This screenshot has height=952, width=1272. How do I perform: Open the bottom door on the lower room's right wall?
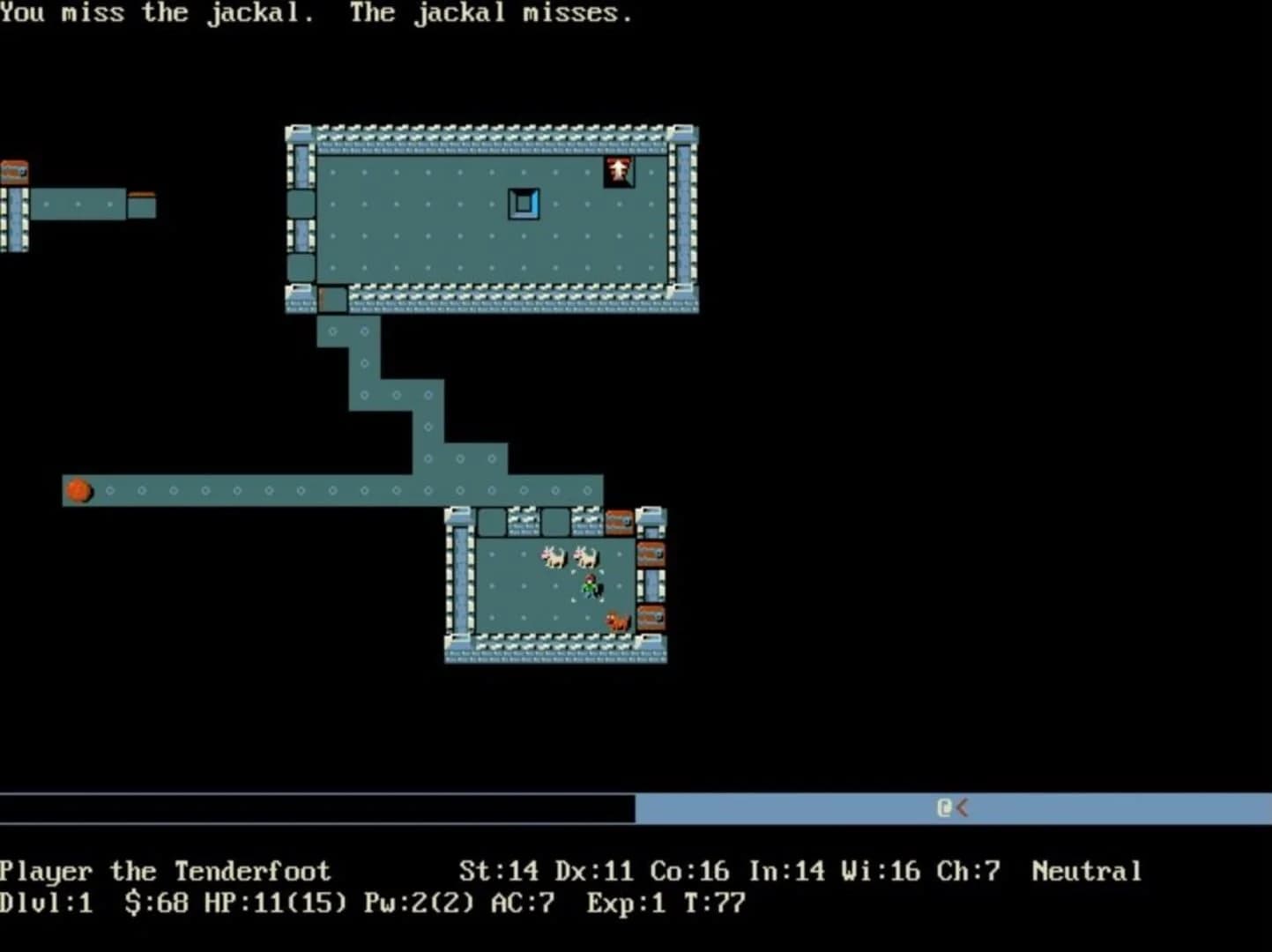point(650,617)
